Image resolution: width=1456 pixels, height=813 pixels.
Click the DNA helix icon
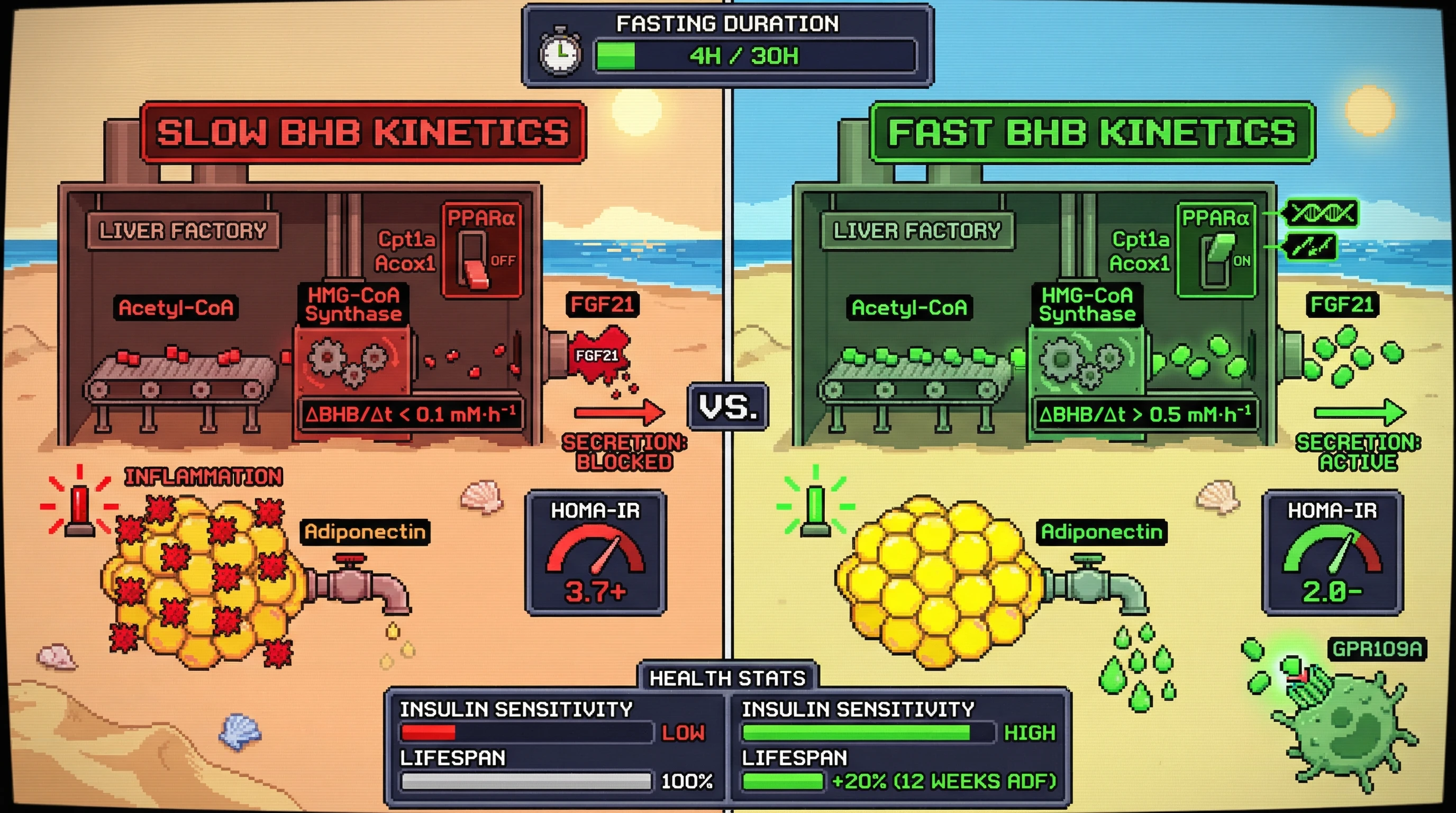pos(1321,214)
